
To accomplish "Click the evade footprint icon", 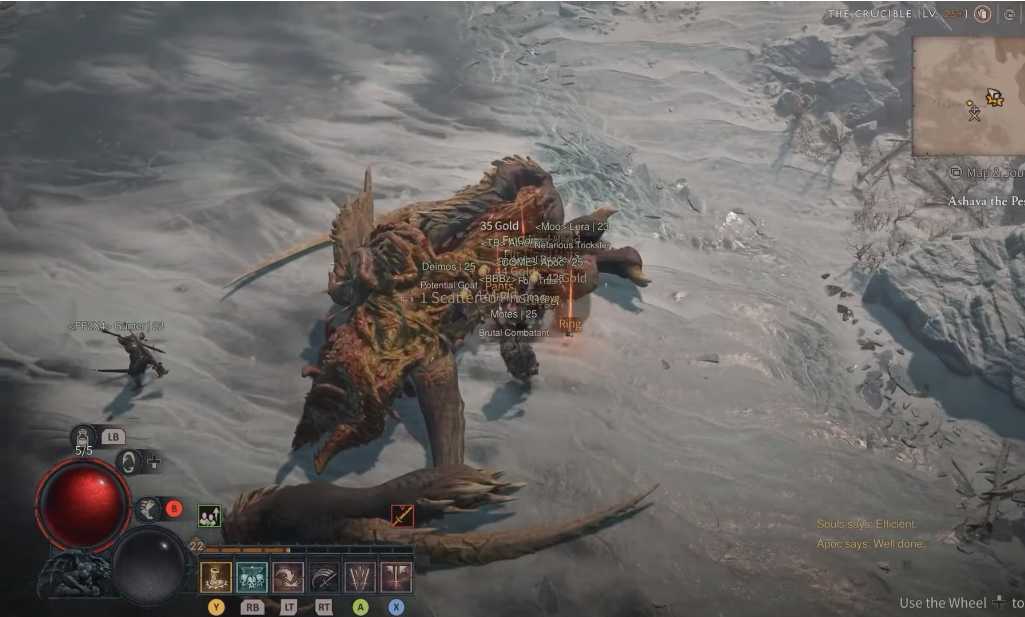I will (148, 509).
